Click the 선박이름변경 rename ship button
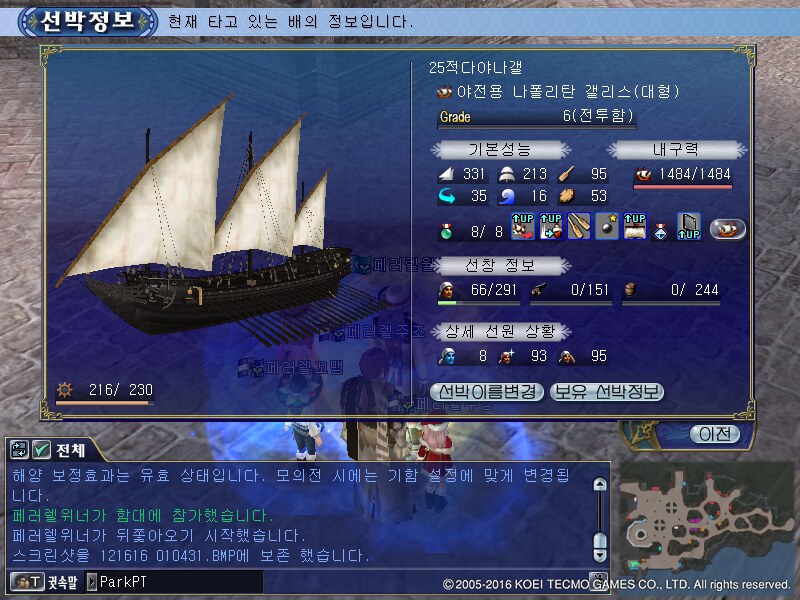 487,391
